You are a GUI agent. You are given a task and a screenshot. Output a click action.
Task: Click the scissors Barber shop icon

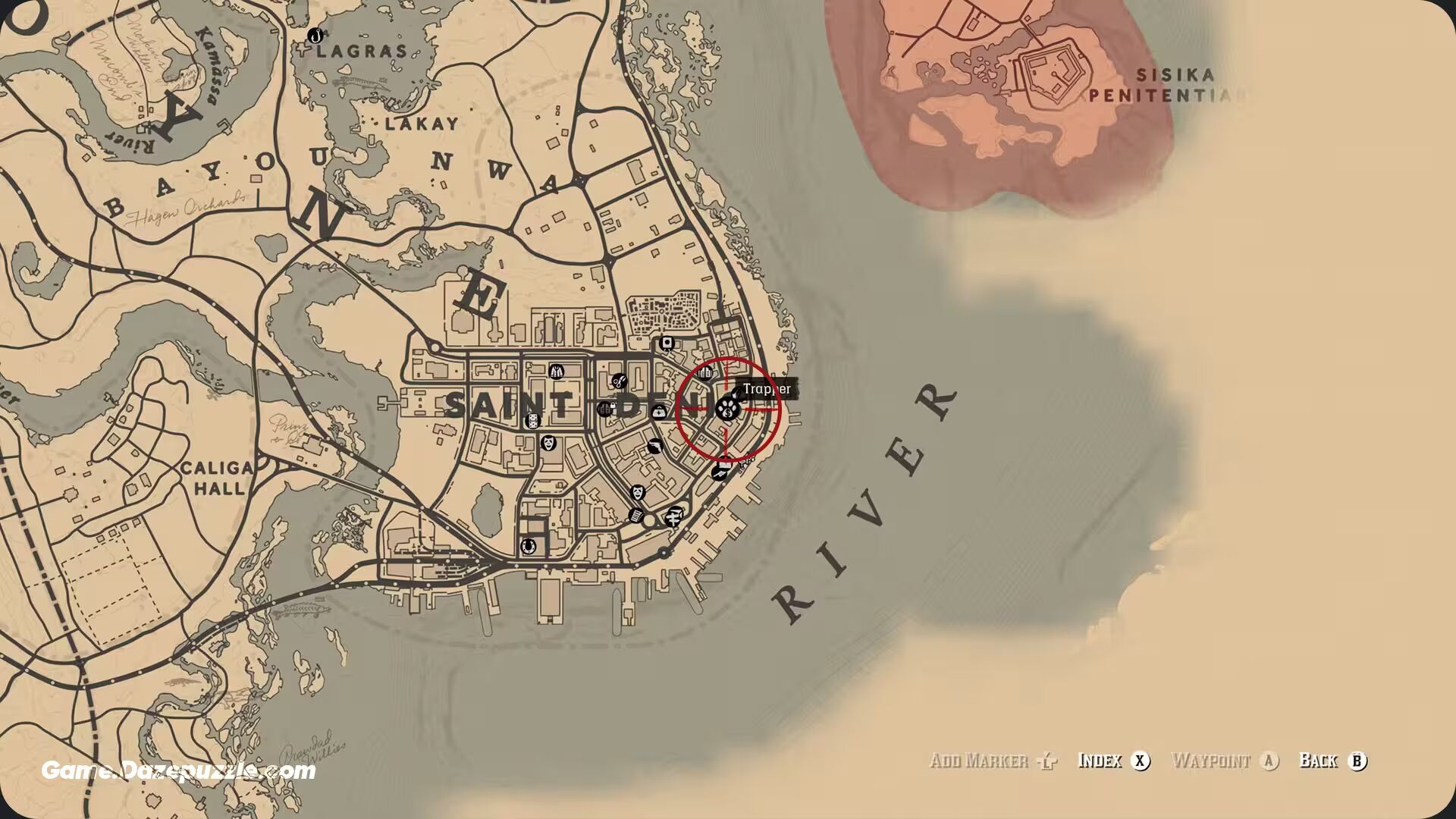[x=620, y=381]
